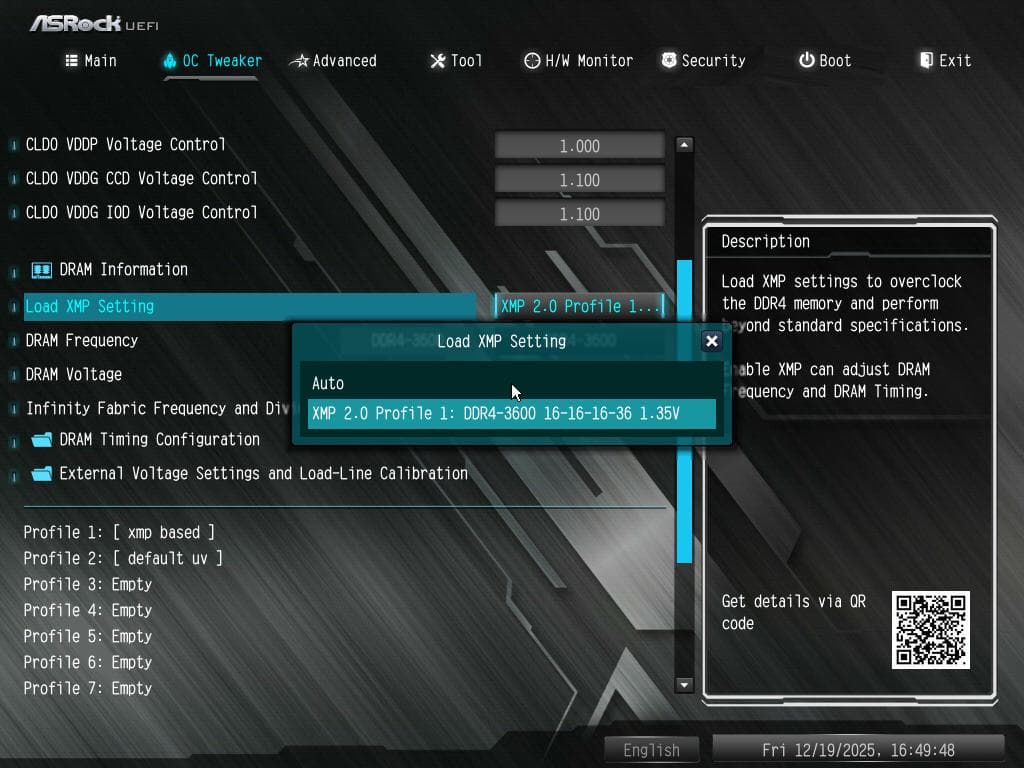Switch to the Tool tab
1024x768 pixels.
(x=456, y=61)
